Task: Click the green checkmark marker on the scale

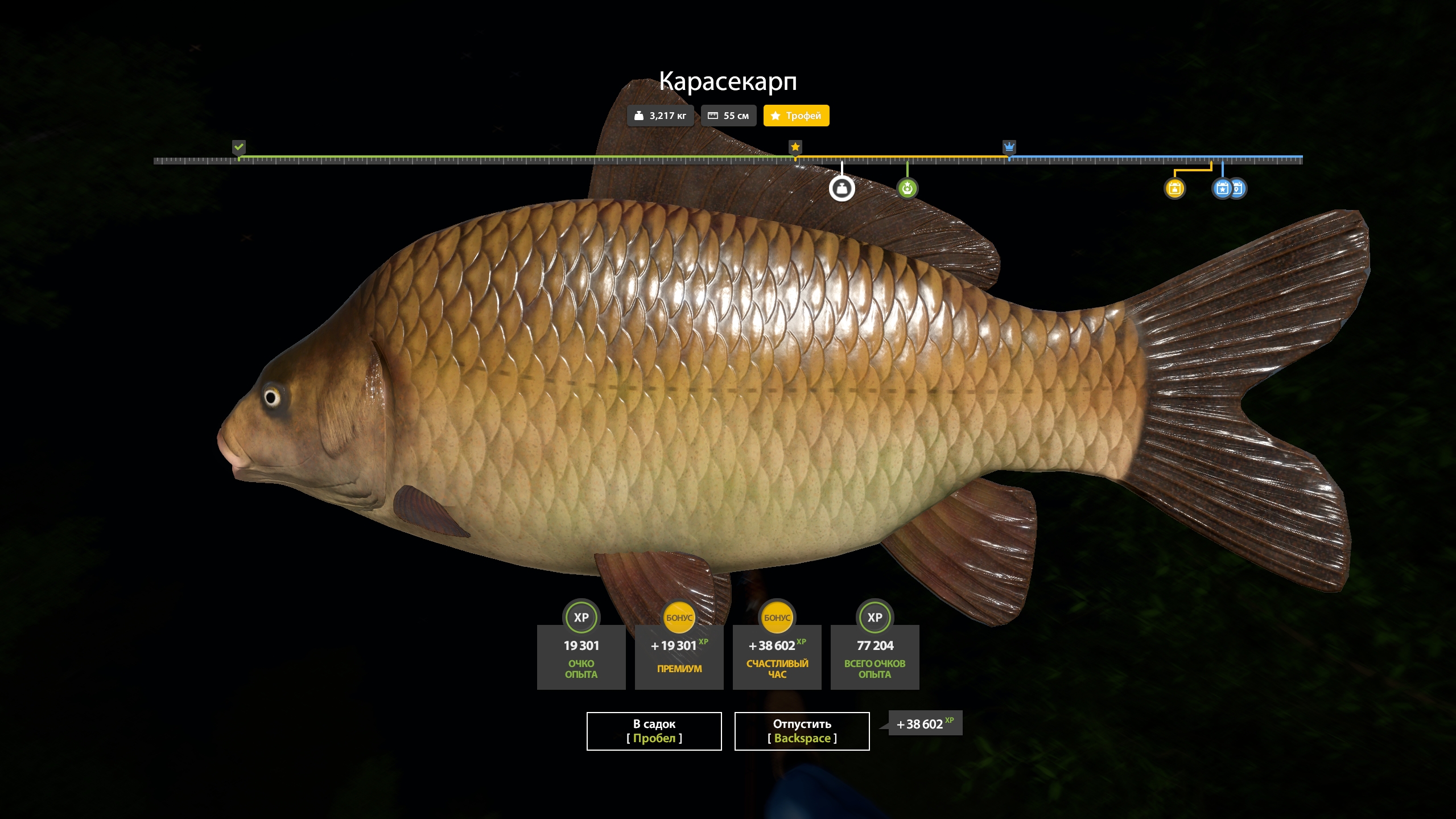Action: (x=239, y=147)
